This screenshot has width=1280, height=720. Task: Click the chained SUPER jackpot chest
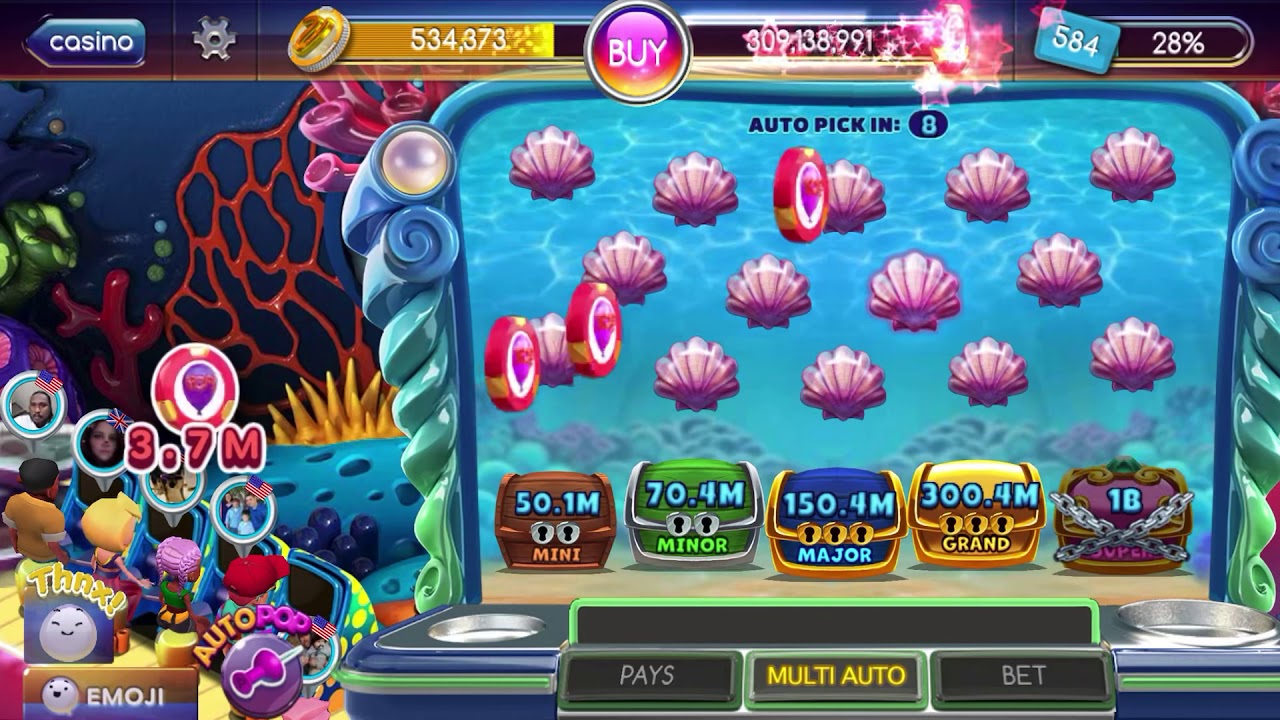coord(1123,516)
